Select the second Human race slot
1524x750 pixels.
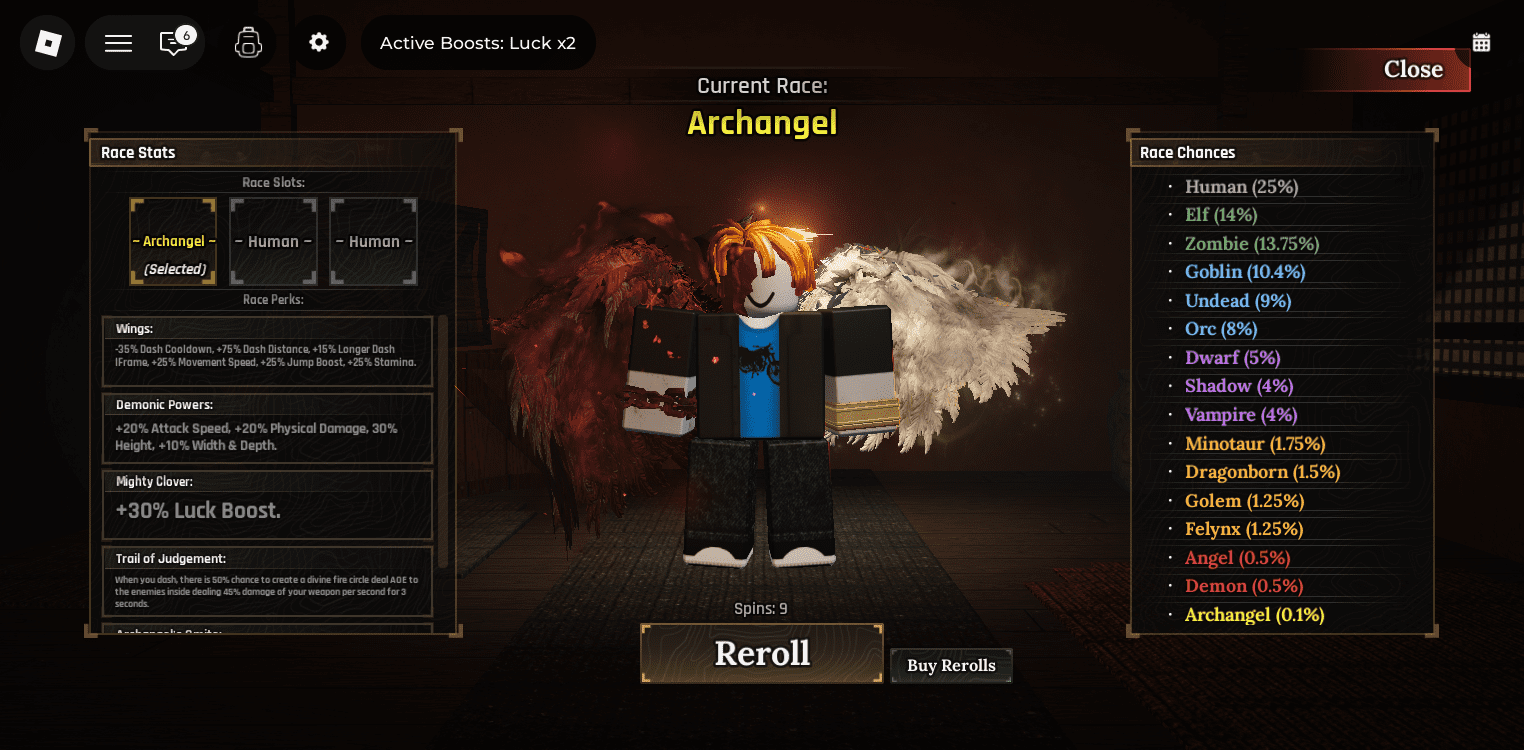[x=372, y=241]
